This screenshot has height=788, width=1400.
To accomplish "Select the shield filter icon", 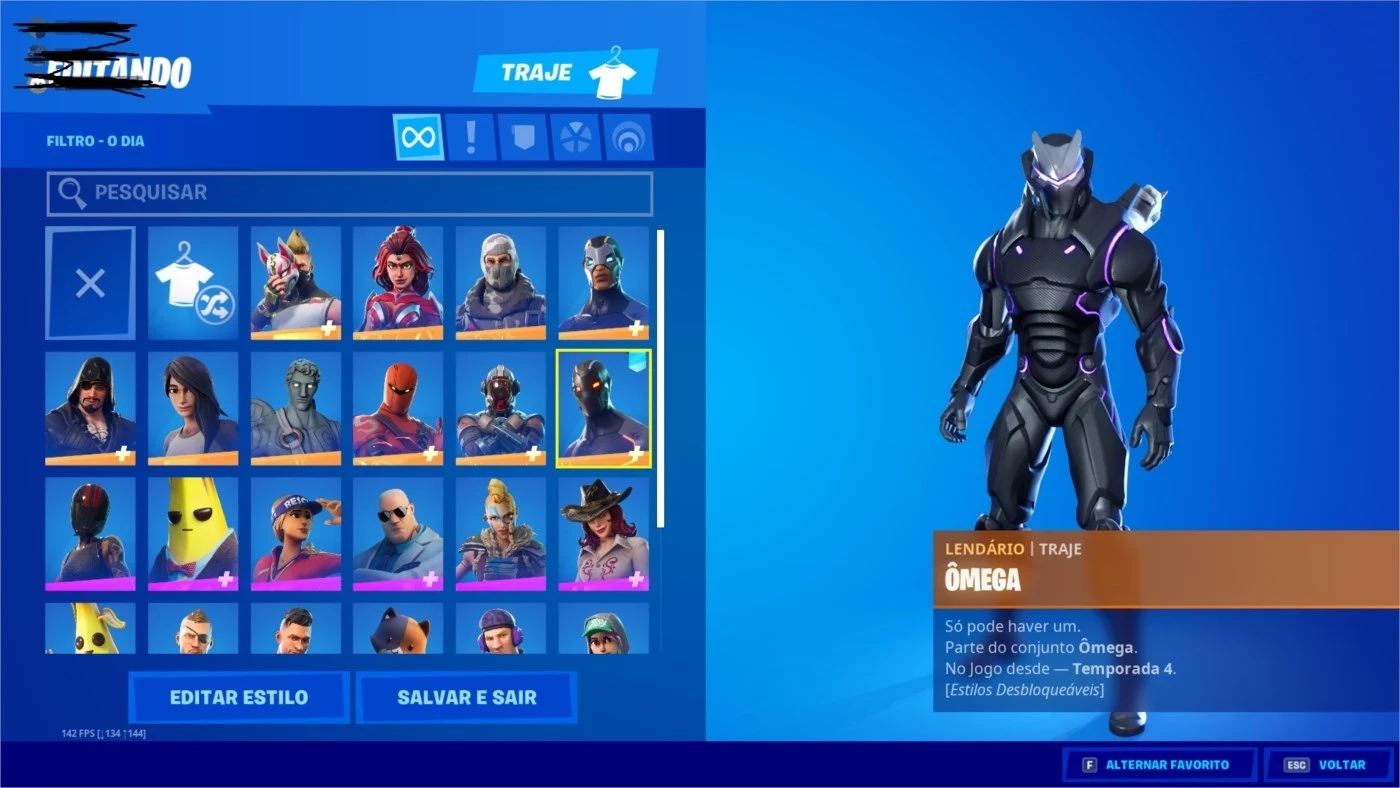I will [520, 138].
